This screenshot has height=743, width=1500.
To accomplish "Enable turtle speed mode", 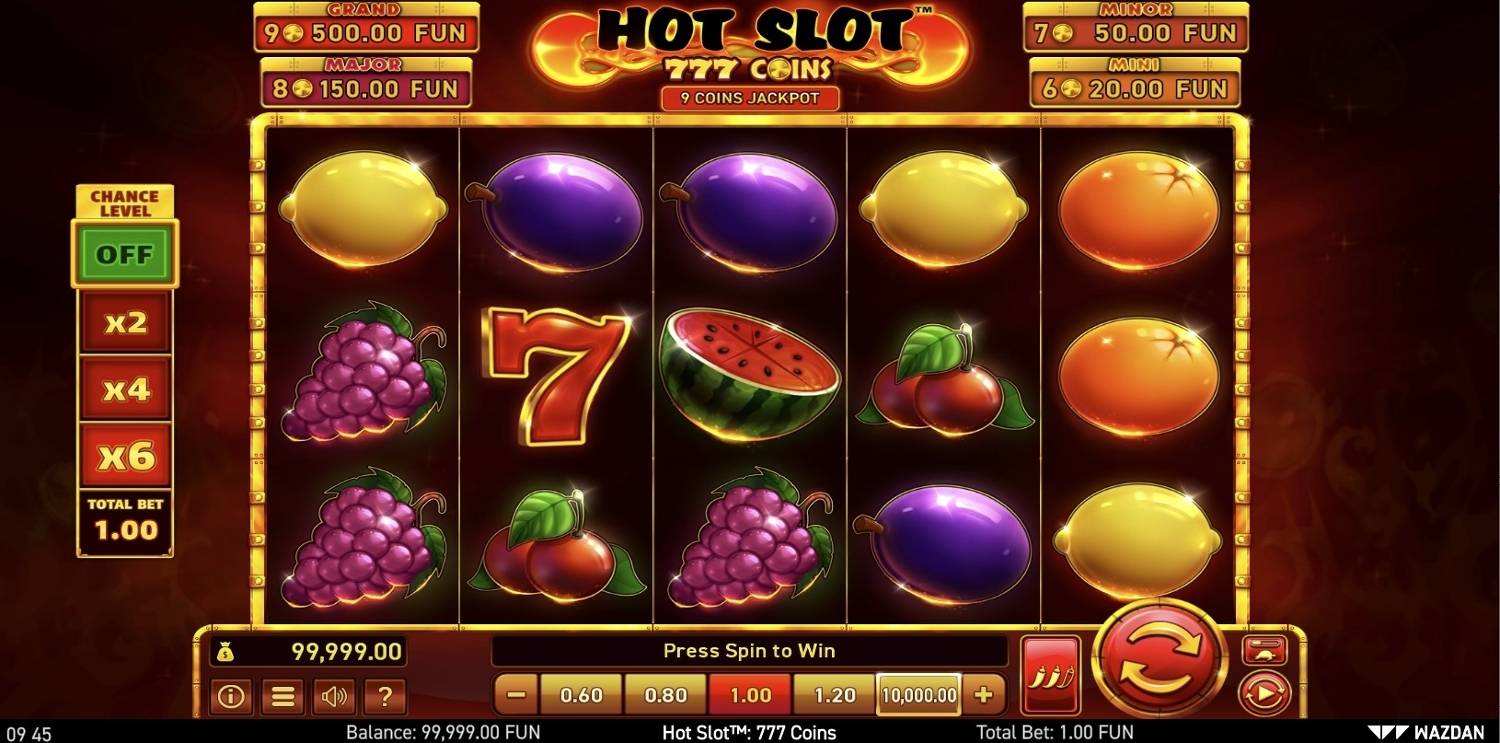I will click(1265, 650).
